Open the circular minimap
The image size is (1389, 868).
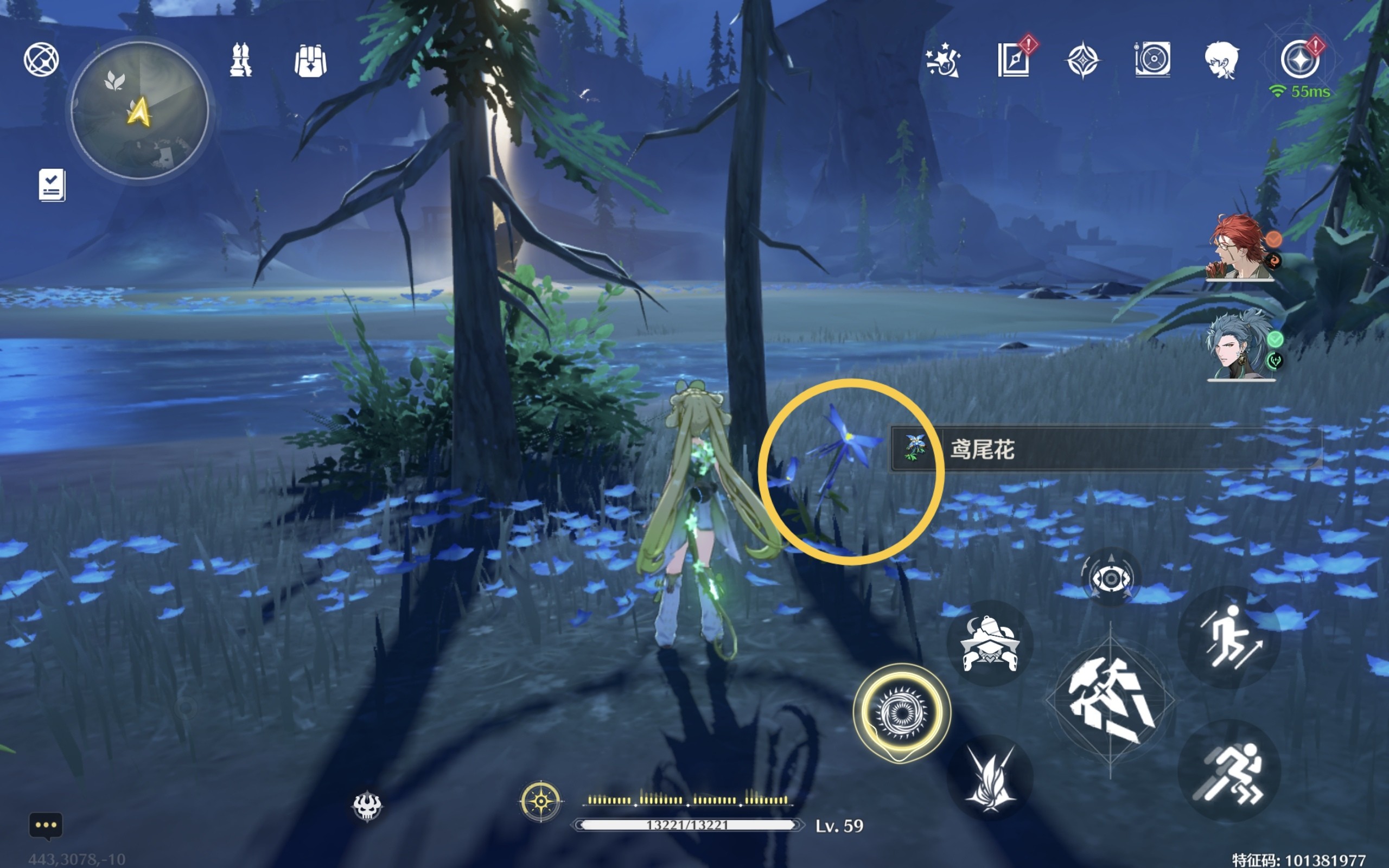[139, 110]
